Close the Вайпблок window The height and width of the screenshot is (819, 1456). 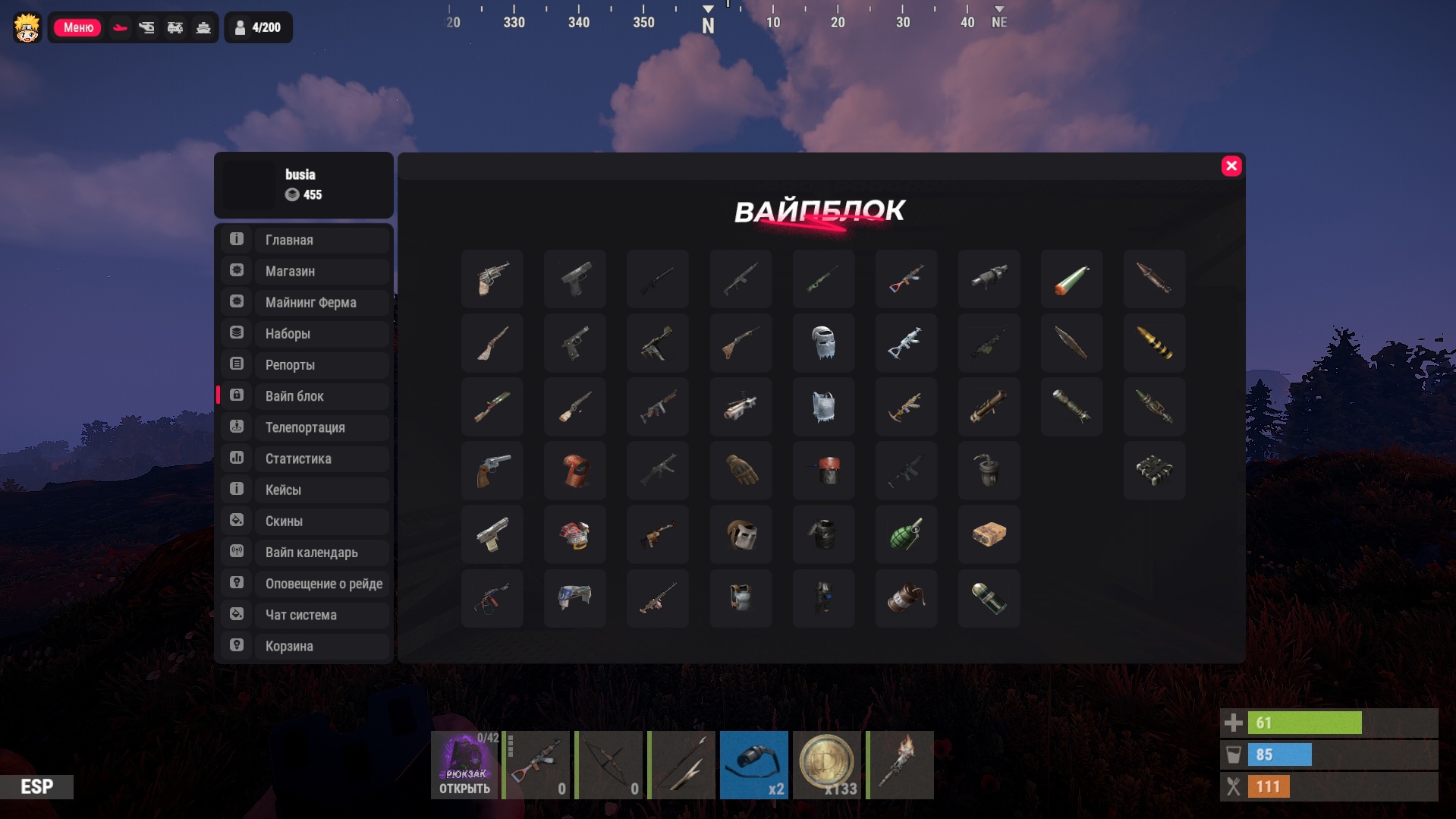point(1231,166)
